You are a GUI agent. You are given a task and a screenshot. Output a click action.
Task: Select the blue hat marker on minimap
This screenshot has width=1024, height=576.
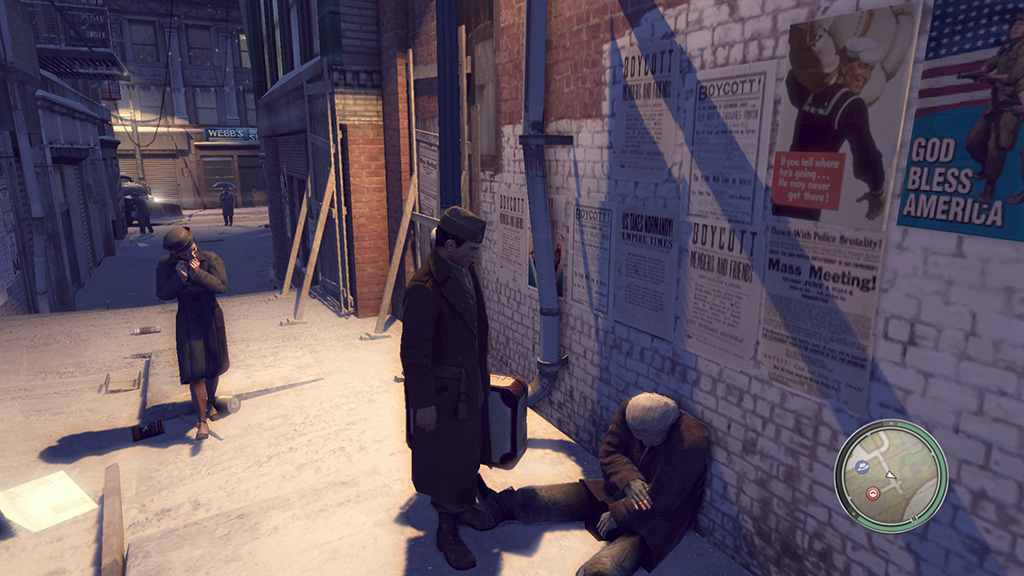[862, 466]
